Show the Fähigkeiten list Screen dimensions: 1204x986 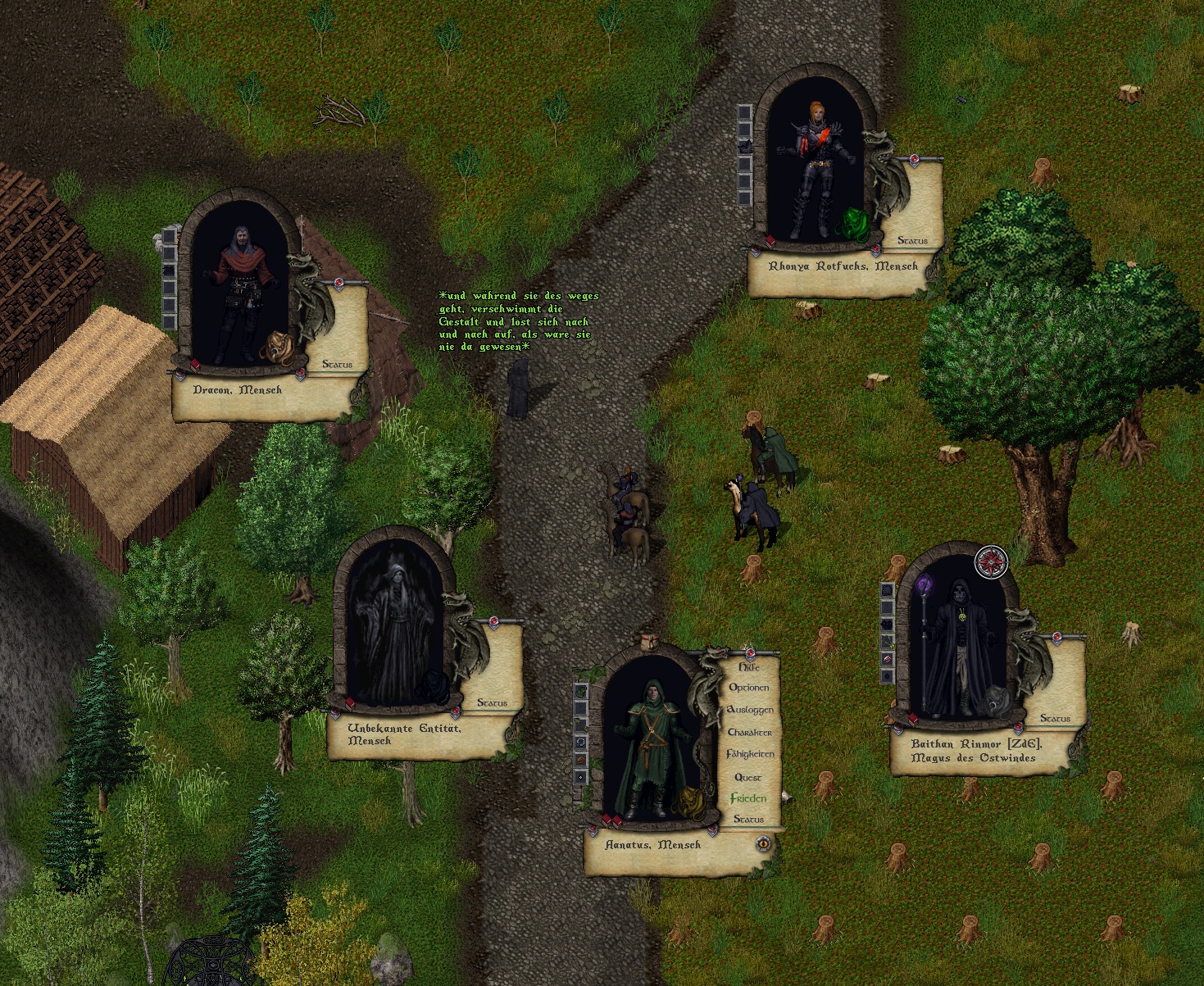pos(750,754)
